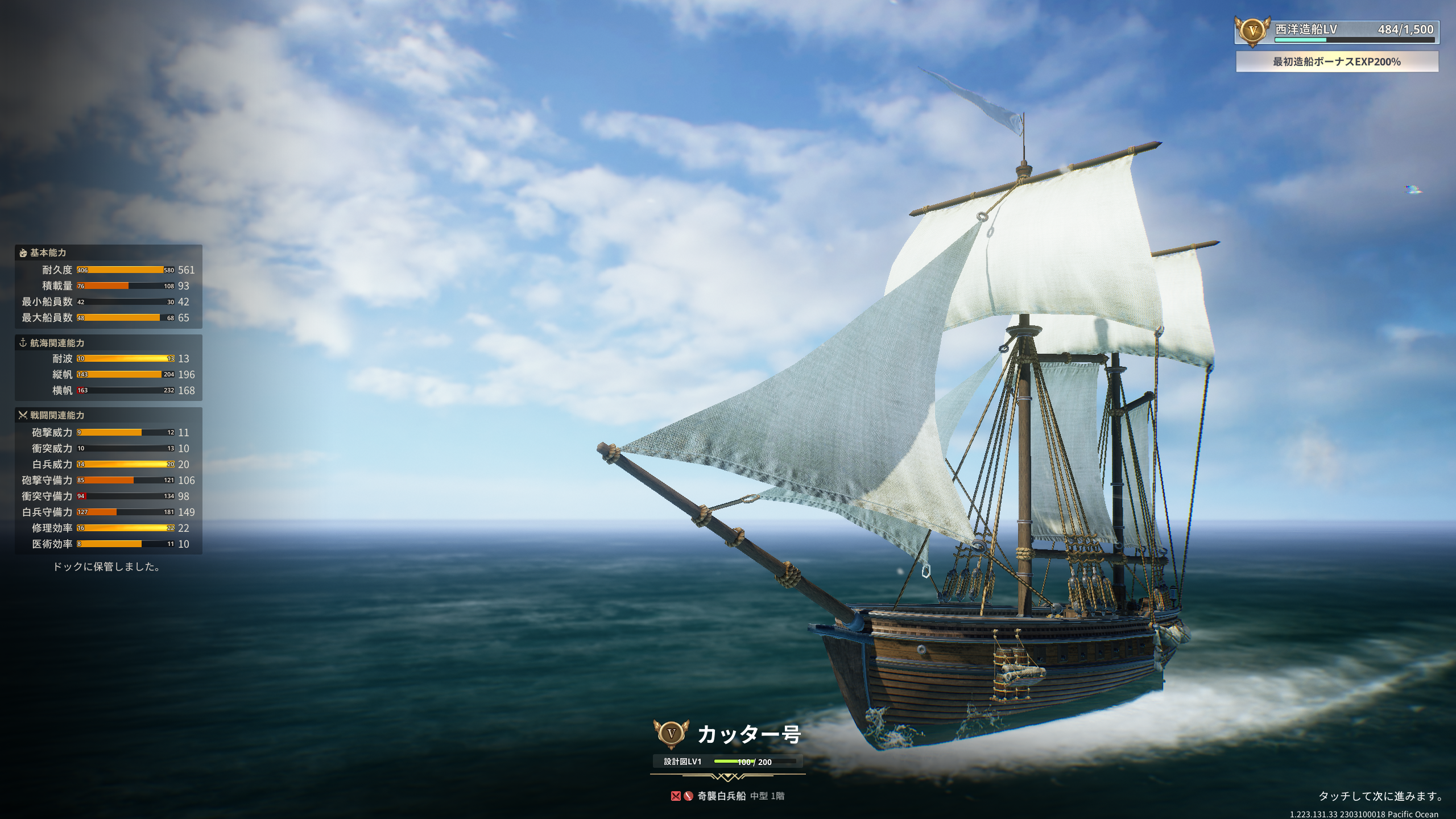
Task: Click the grade V emblem beside カッター号
Action: tap(672, 734)
